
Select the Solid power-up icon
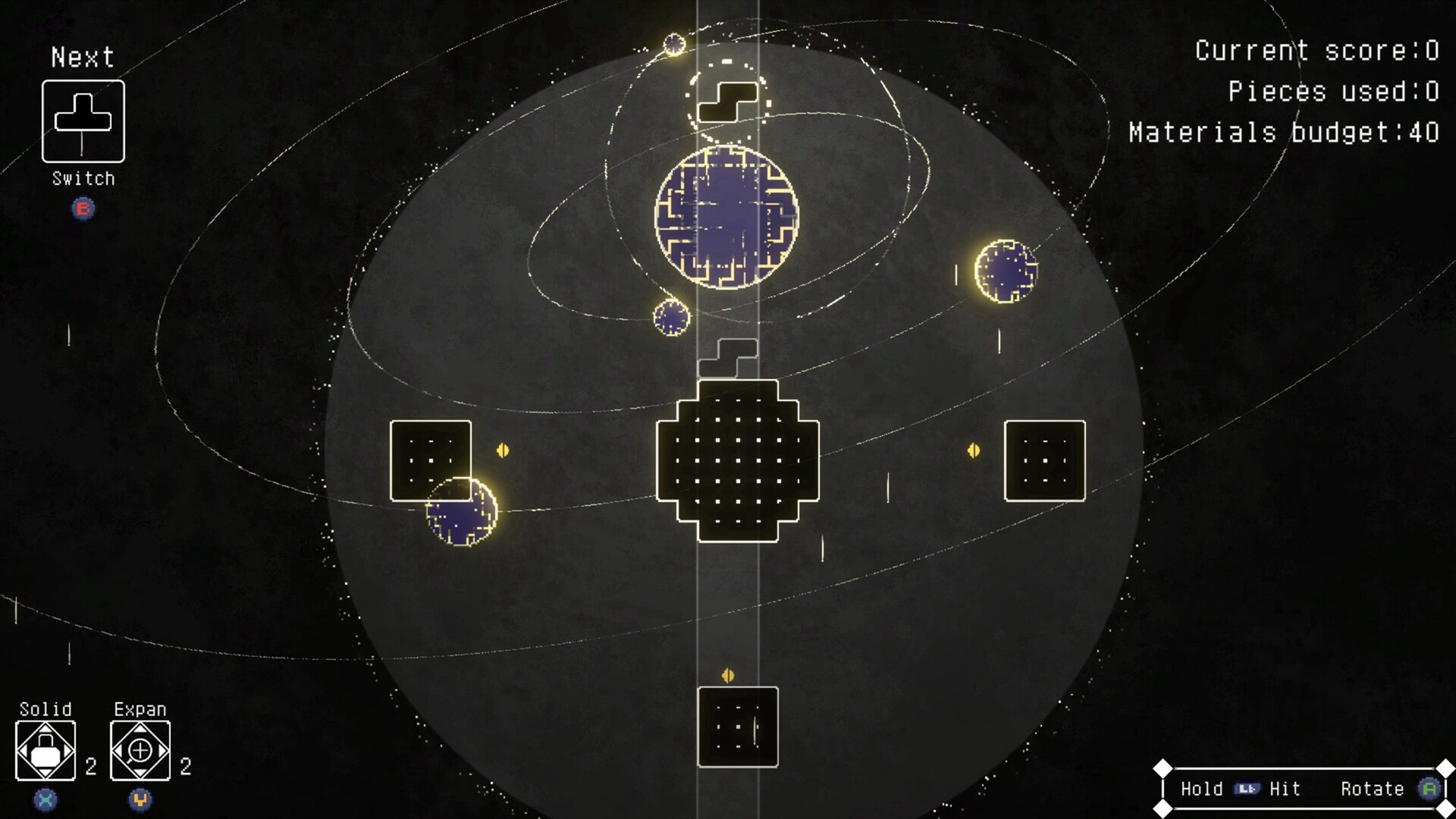coord(47,752)
